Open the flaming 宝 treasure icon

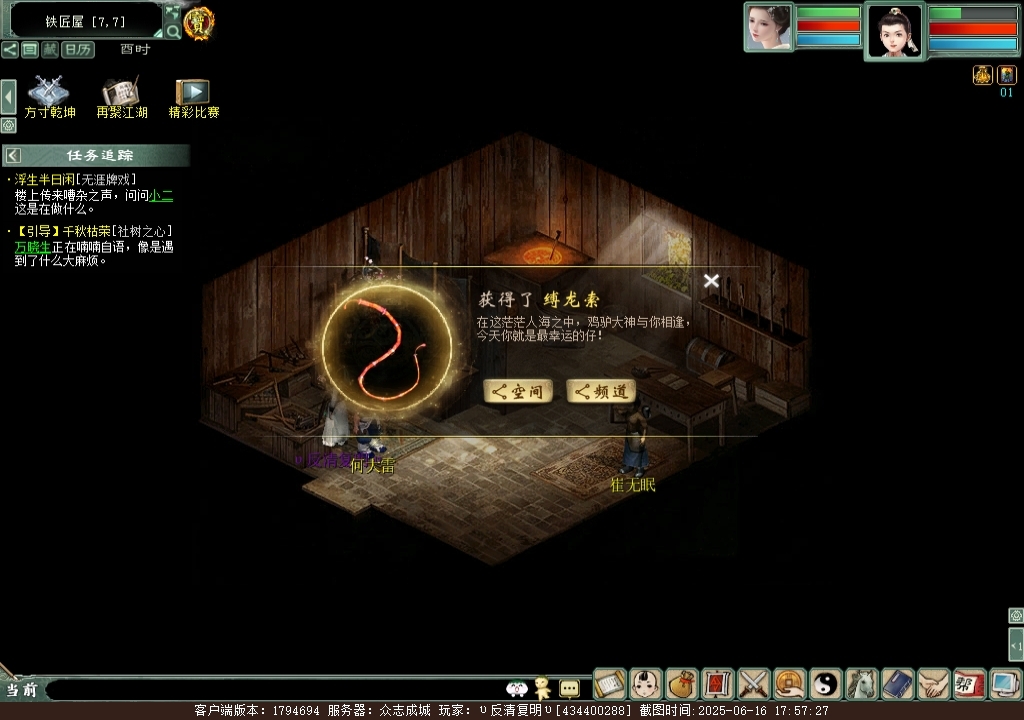click(199, 23)
